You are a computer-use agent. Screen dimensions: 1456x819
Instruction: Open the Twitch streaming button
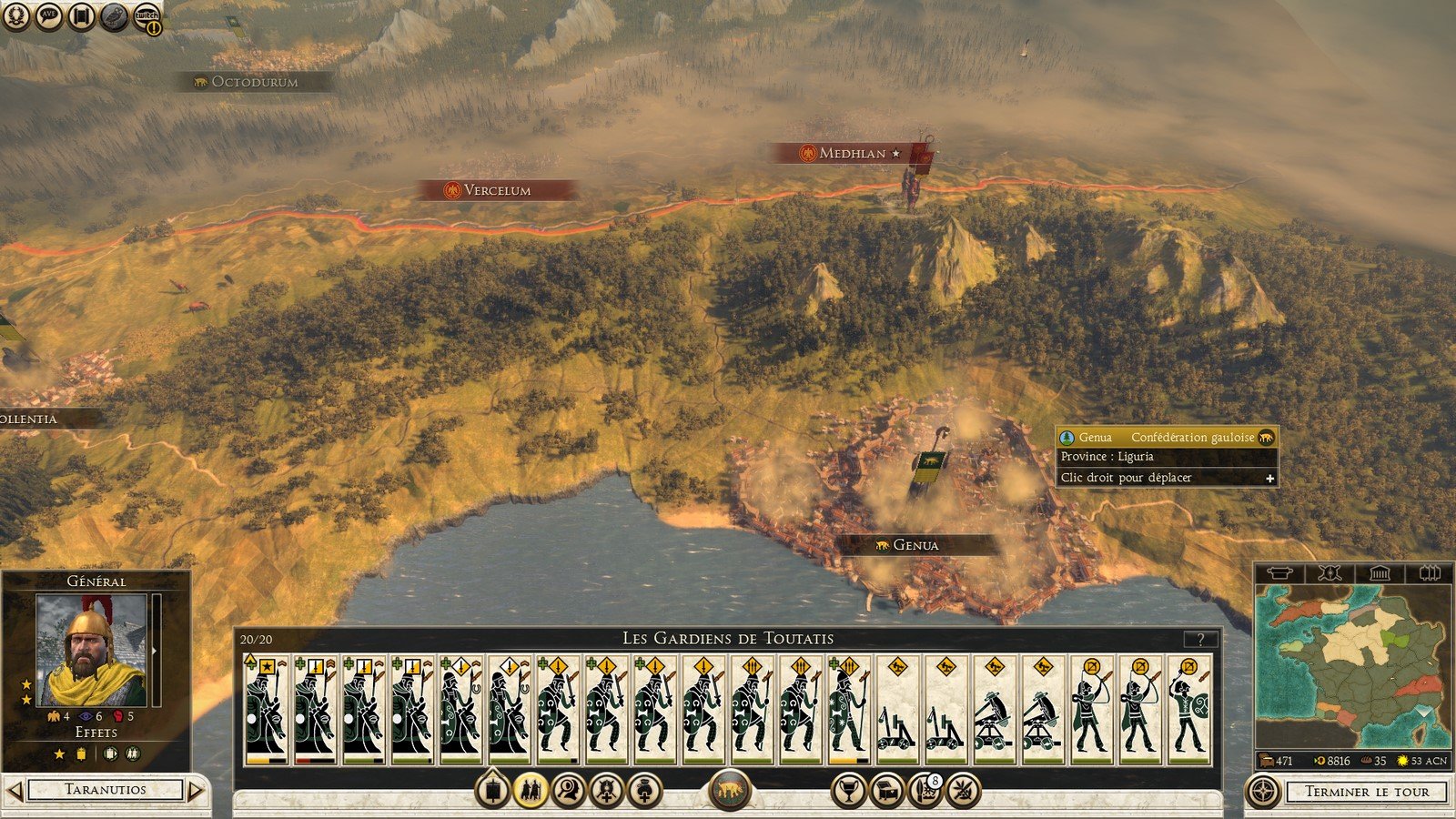pos(147,16)
